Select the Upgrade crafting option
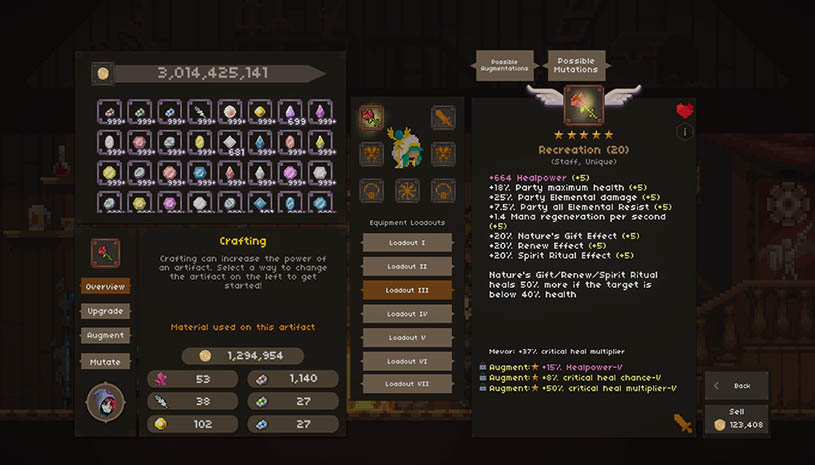Screen dimensions: 815x465 105,311
